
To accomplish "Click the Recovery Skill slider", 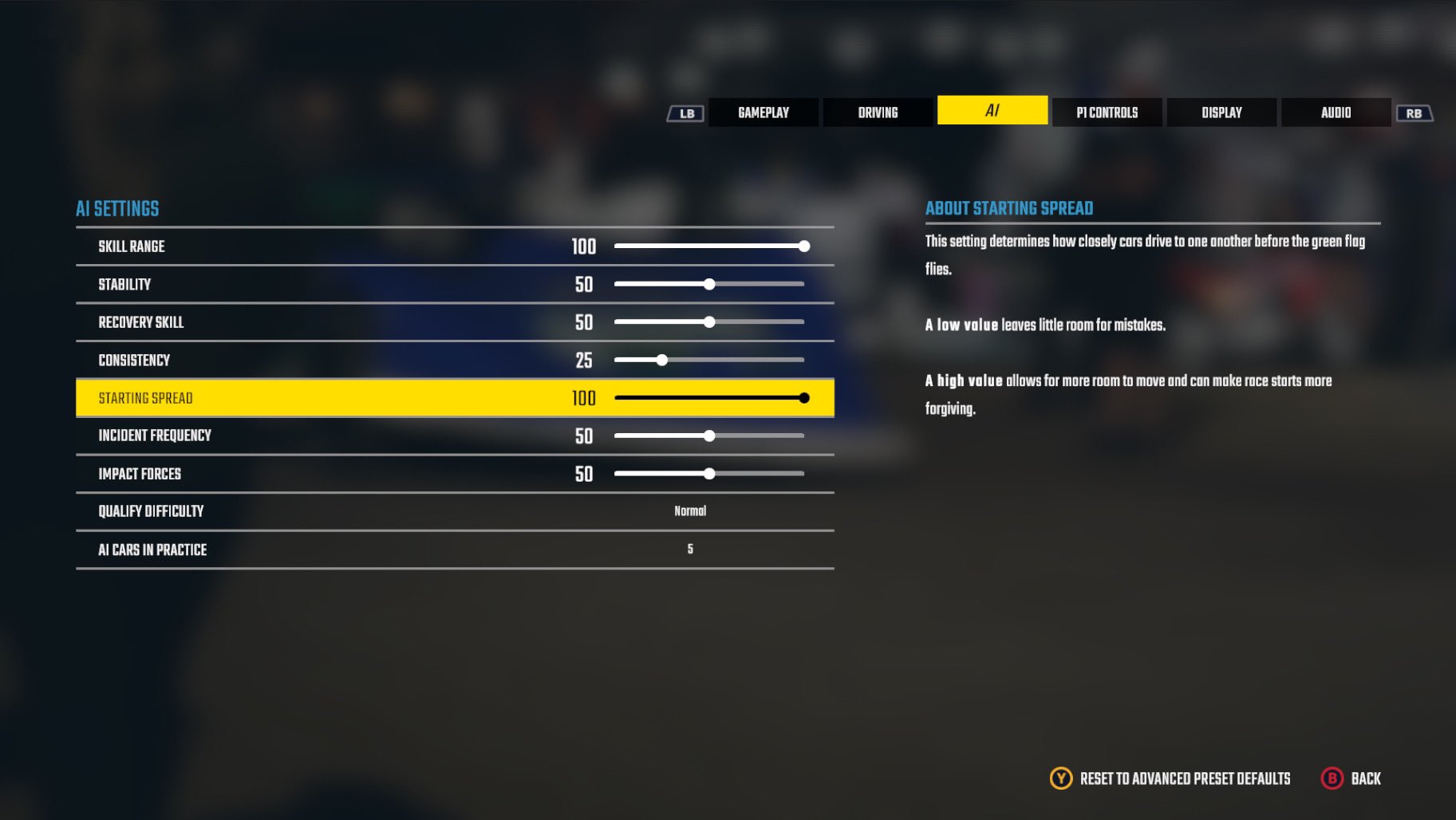I will 709,321.
